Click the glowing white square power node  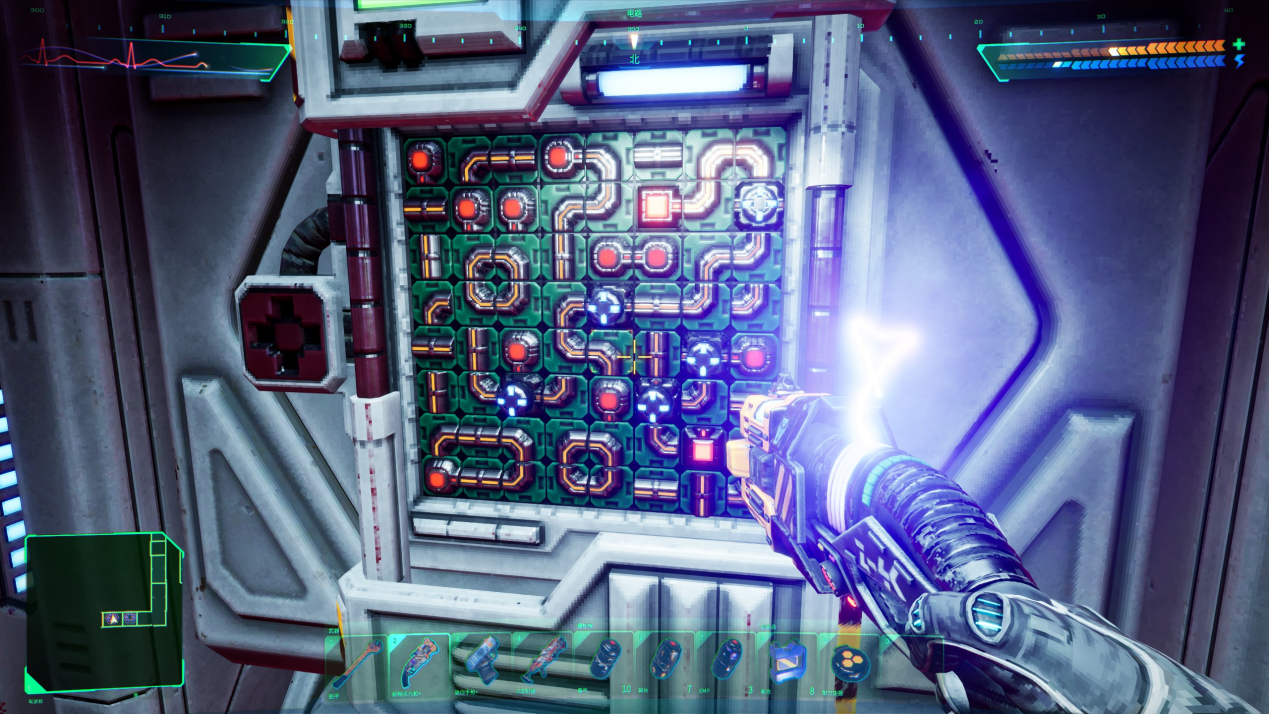tap(655, 207)
